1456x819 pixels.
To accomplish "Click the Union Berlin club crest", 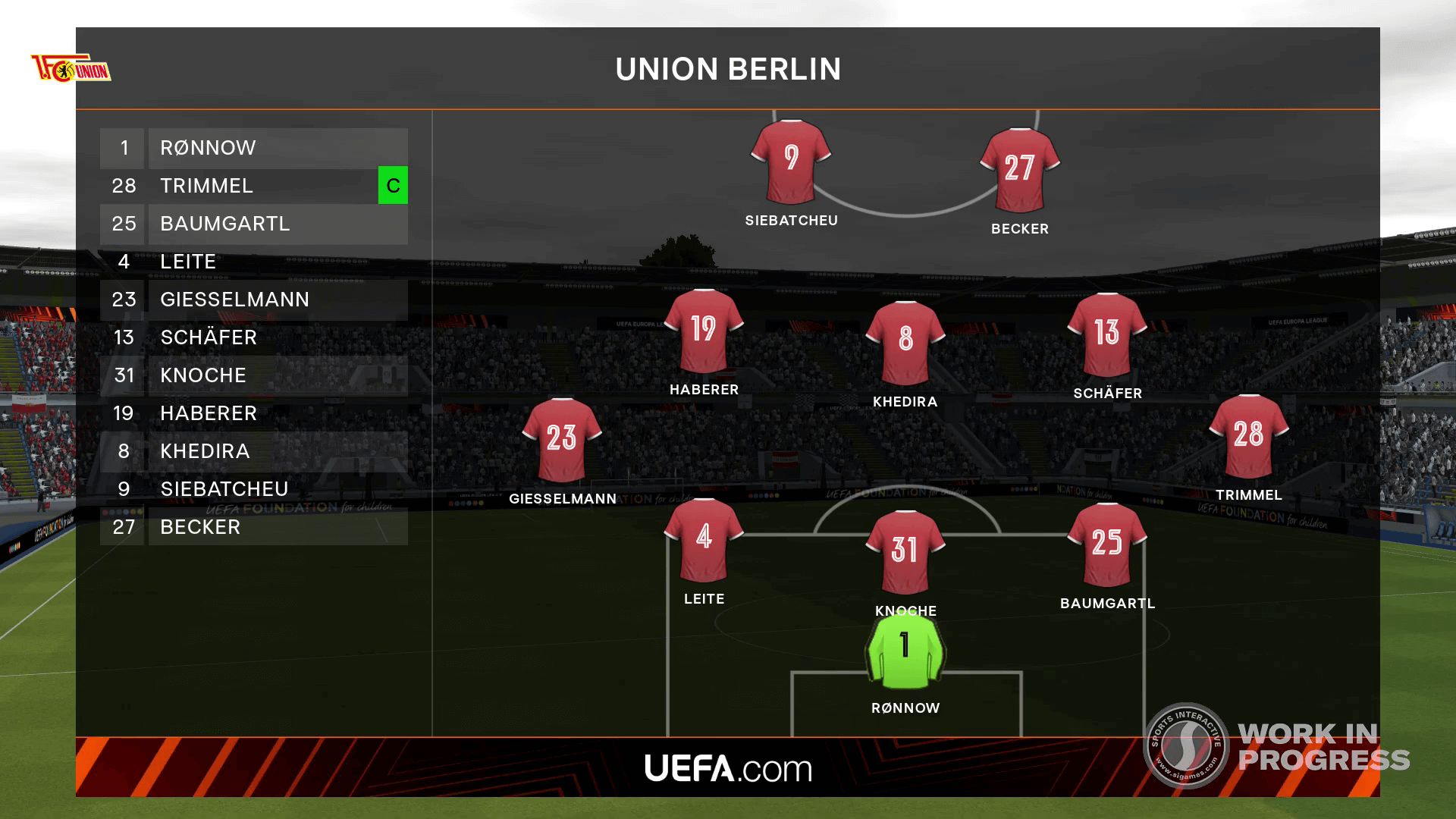I will 71,68.
